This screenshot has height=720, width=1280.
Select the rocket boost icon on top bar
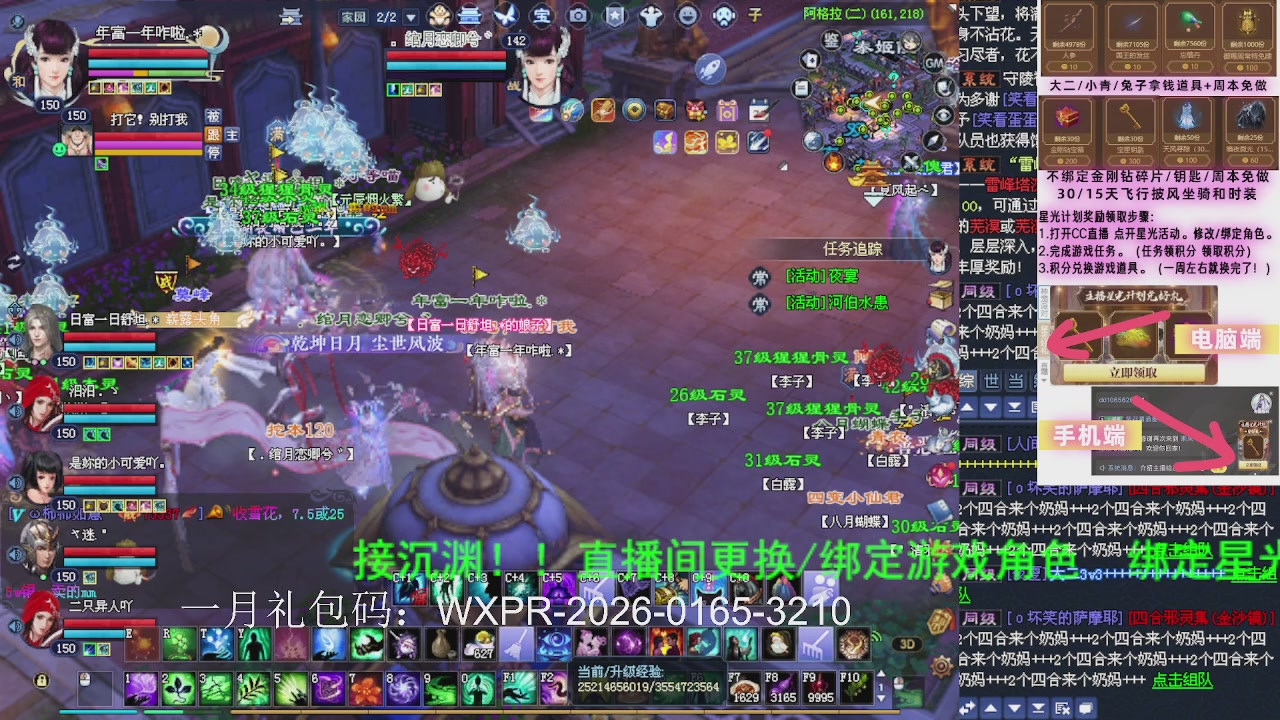710,67
